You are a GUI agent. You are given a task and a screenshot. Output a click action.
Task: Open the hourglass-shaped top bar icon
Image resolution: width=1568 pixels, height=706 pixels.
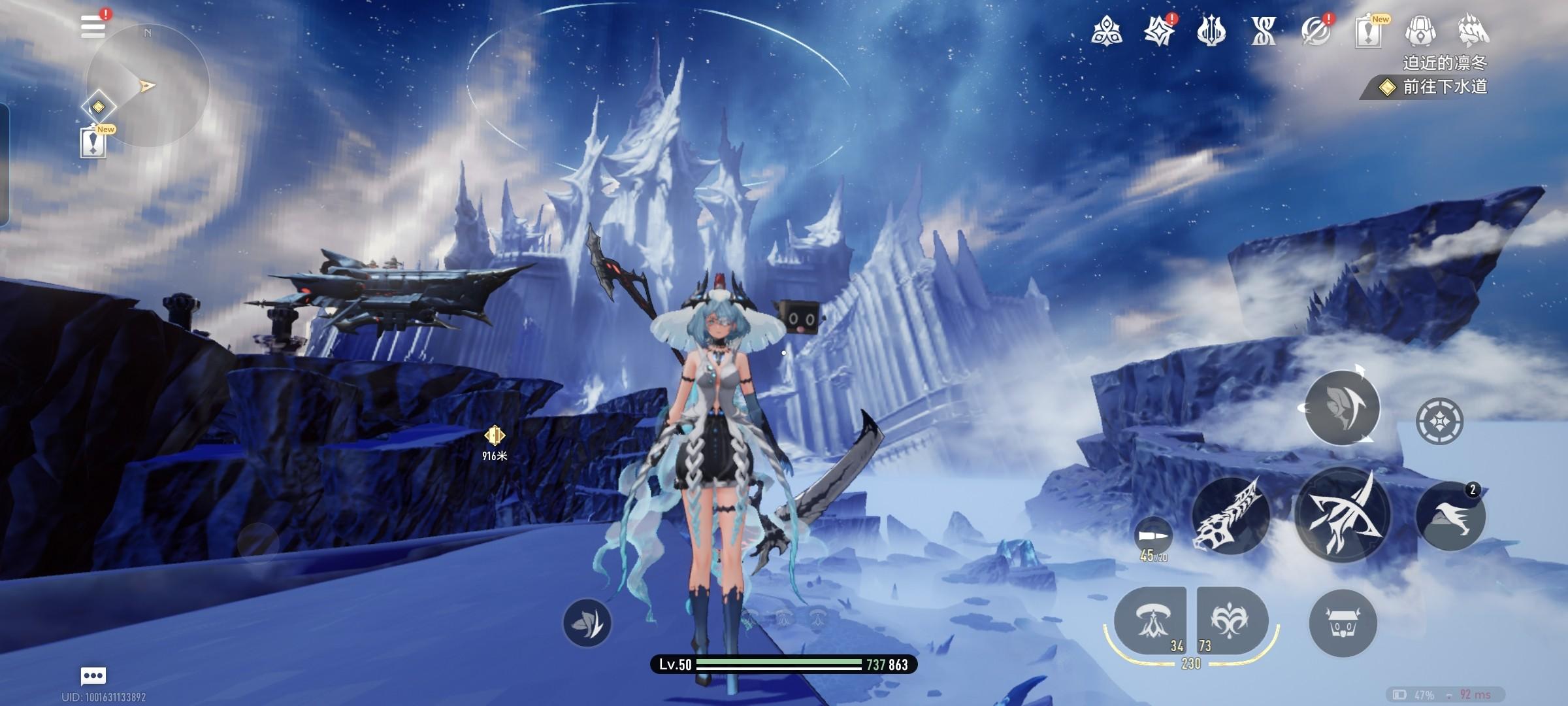tap(1263, 31)
